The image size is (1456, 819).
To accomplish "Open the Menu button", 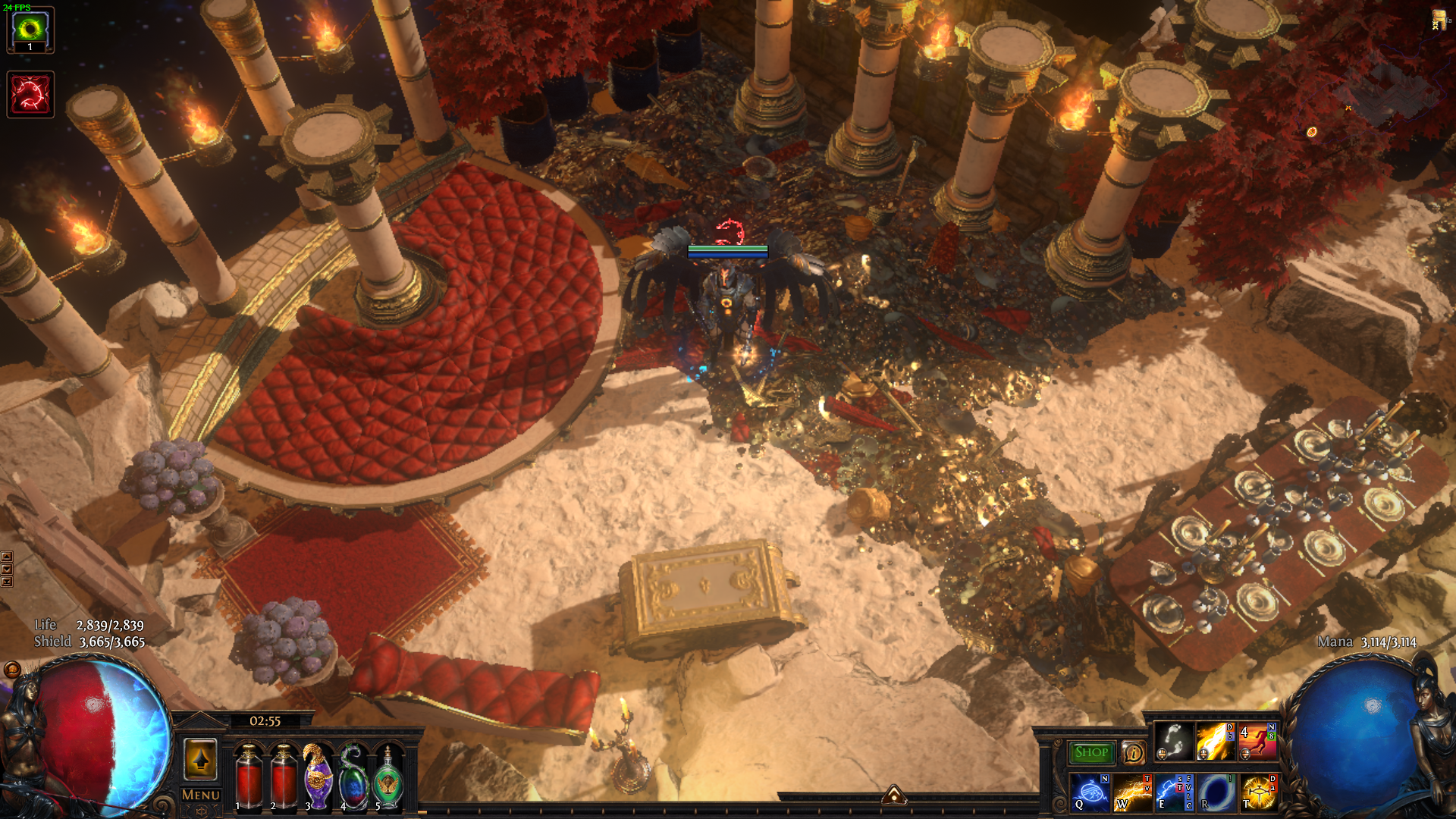I will [201, 795].
